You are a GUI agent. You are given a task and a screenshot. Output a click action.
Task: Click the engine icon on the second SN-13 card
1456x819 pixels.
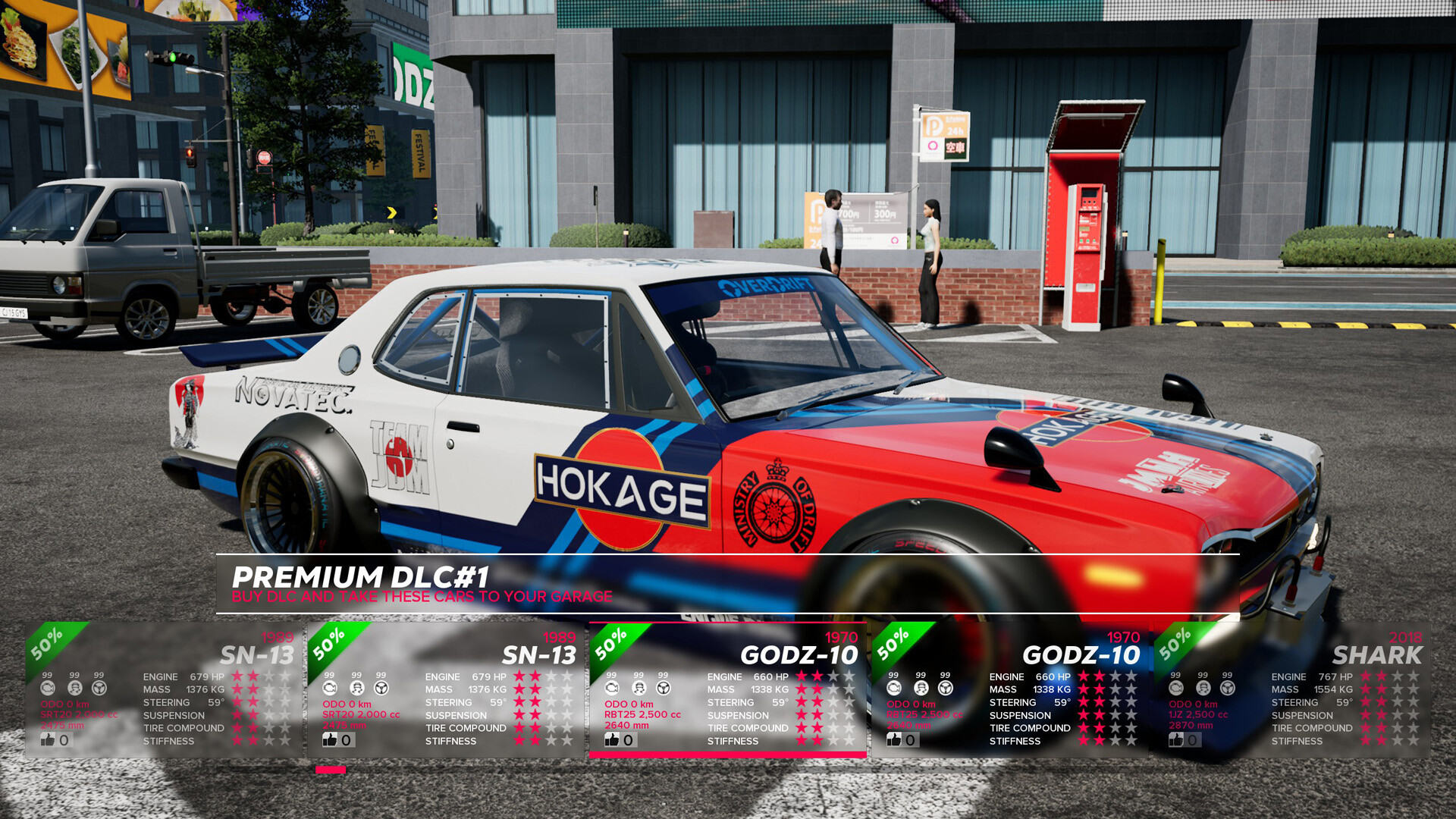pos(330,689)
